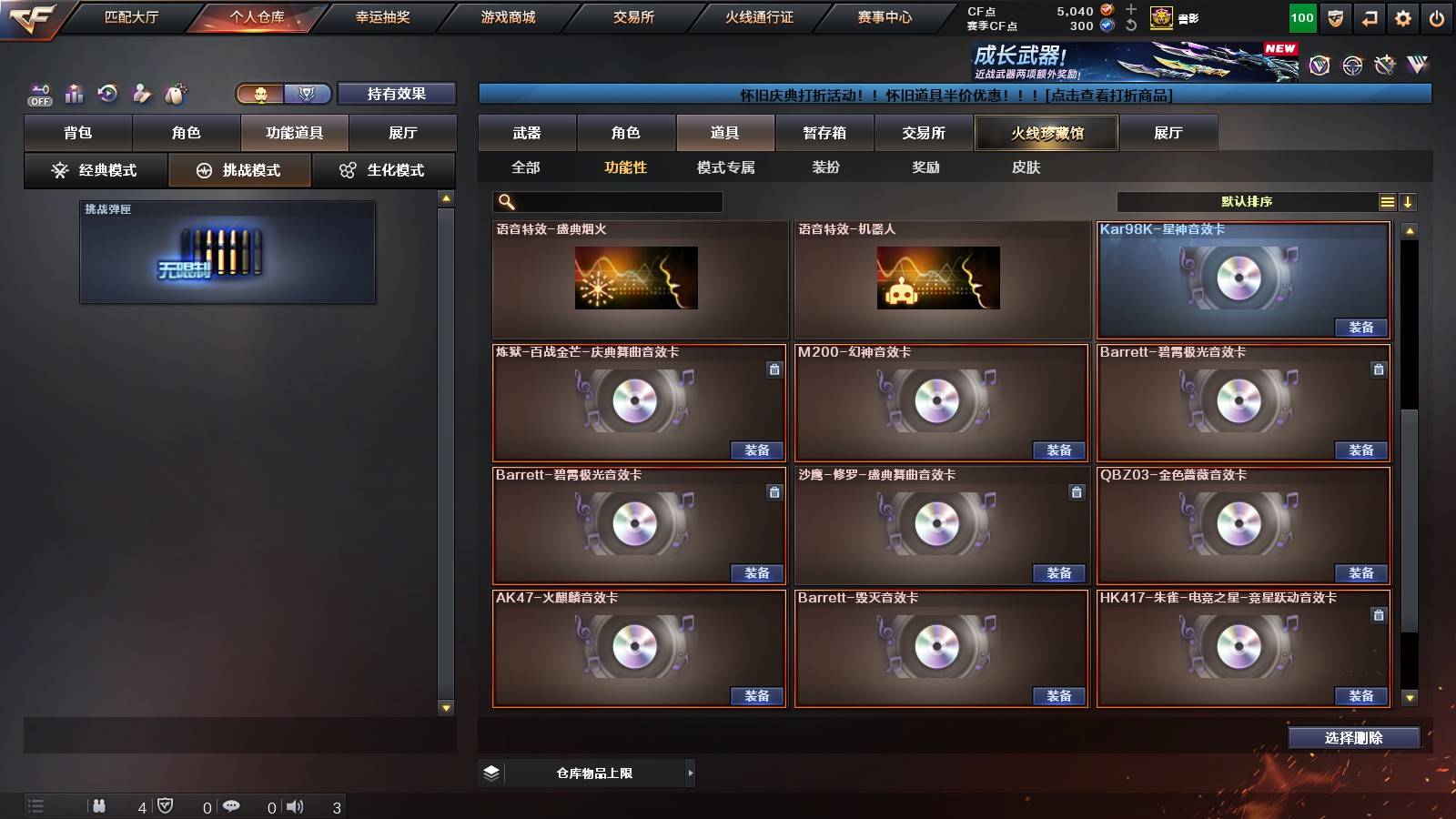
Task: Open the settings gear icon
Action: pos(1404,17)
